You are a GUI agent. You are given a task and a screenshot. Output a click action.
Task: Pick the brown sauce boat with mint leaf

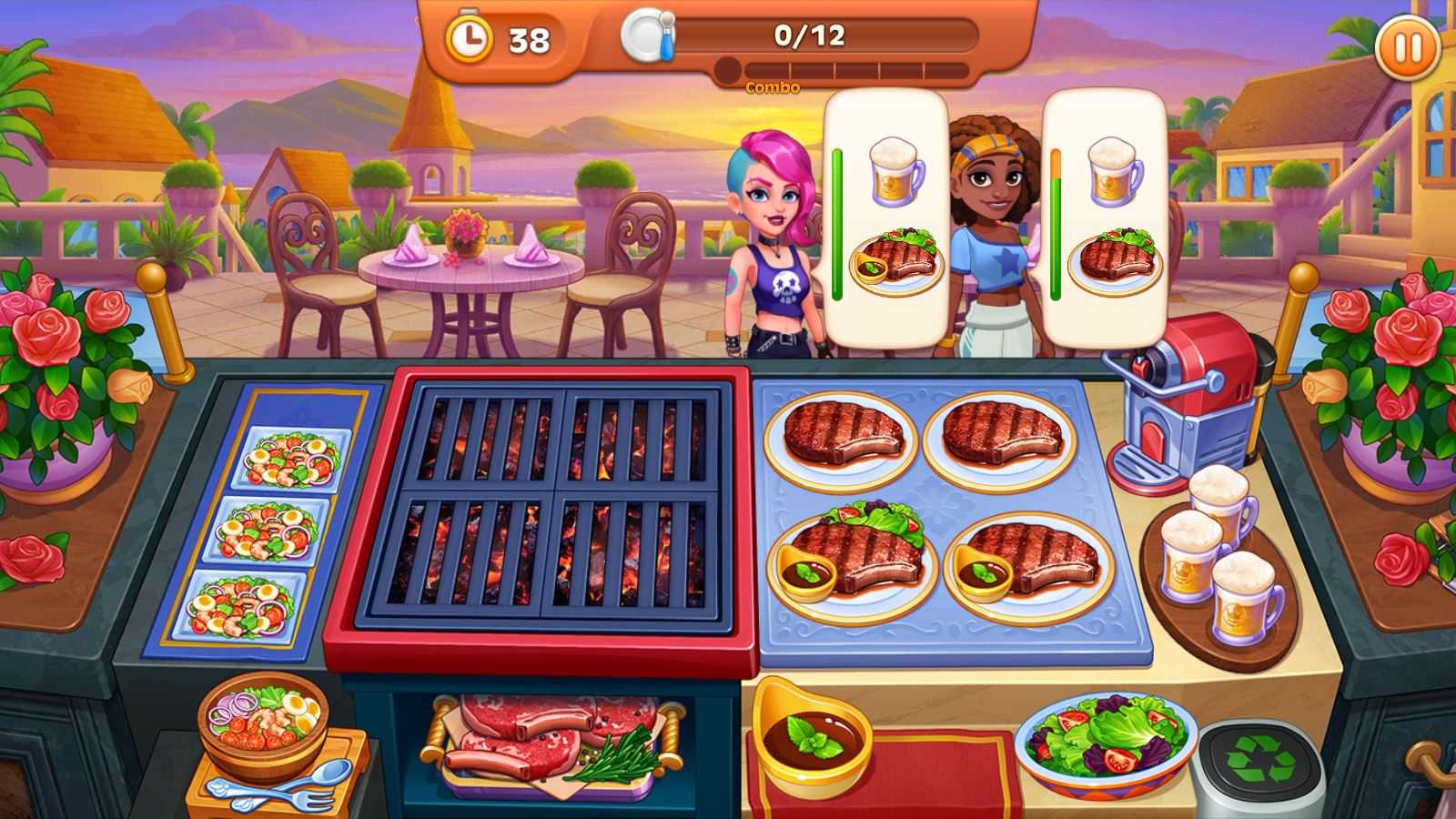(x=812, y=735)
